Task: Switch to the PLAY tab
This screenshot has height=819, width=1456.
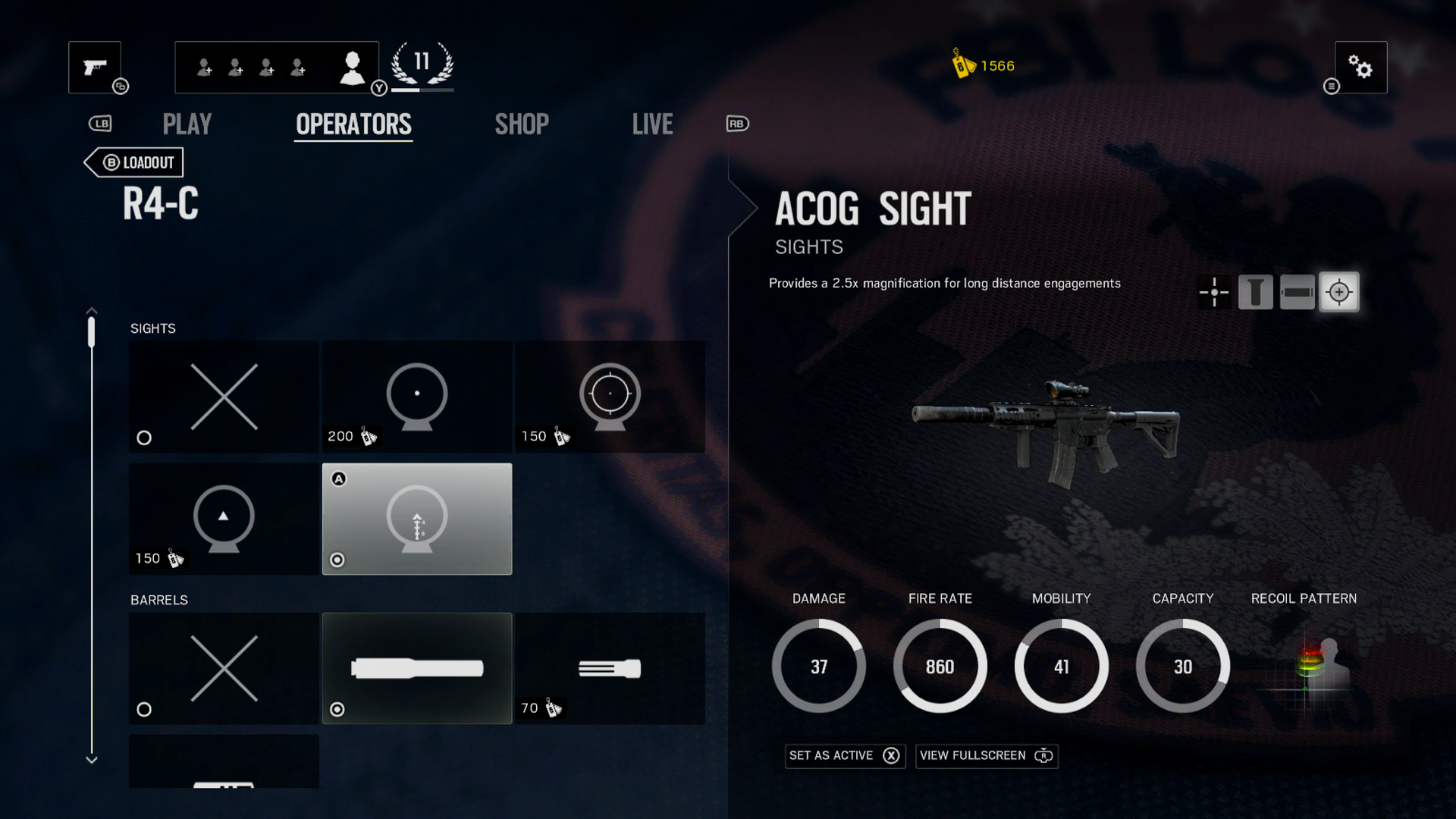Action: point(187,124)
